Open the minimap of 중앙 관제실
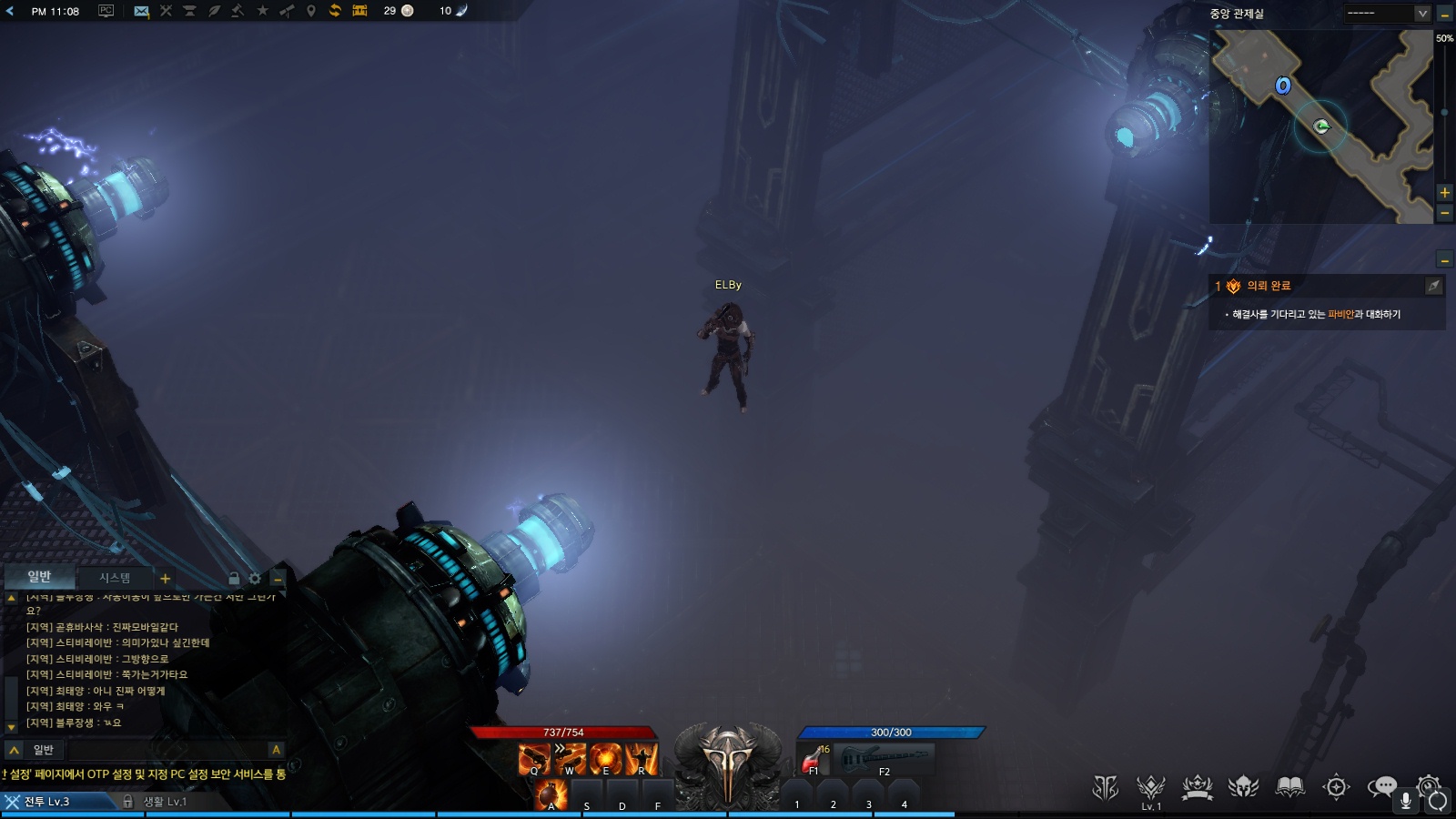Screen dimensions: 1456x819 click(1320, 126)
